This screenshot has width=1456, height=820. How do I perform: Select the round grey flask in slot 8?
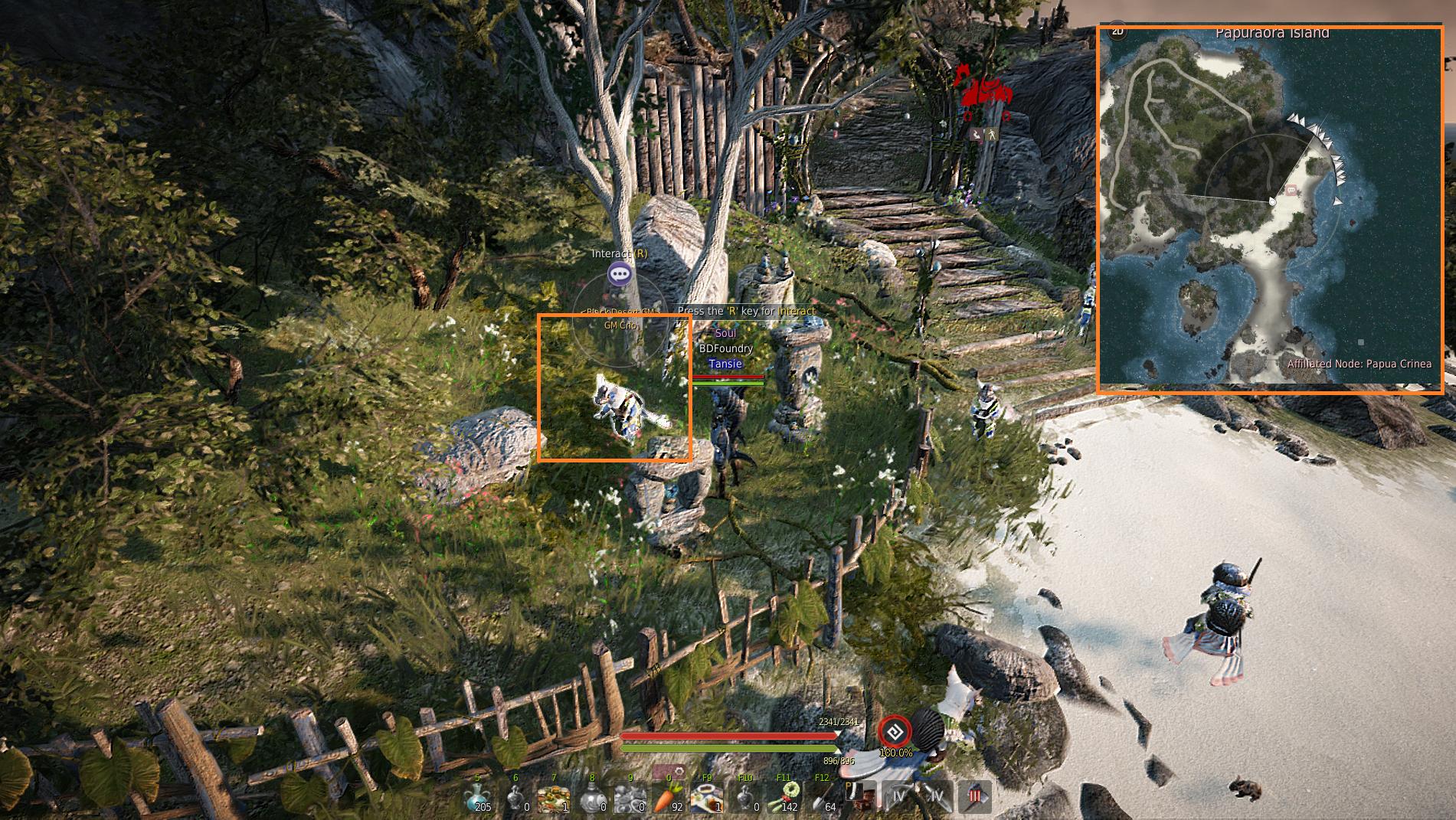click(592, 797)
